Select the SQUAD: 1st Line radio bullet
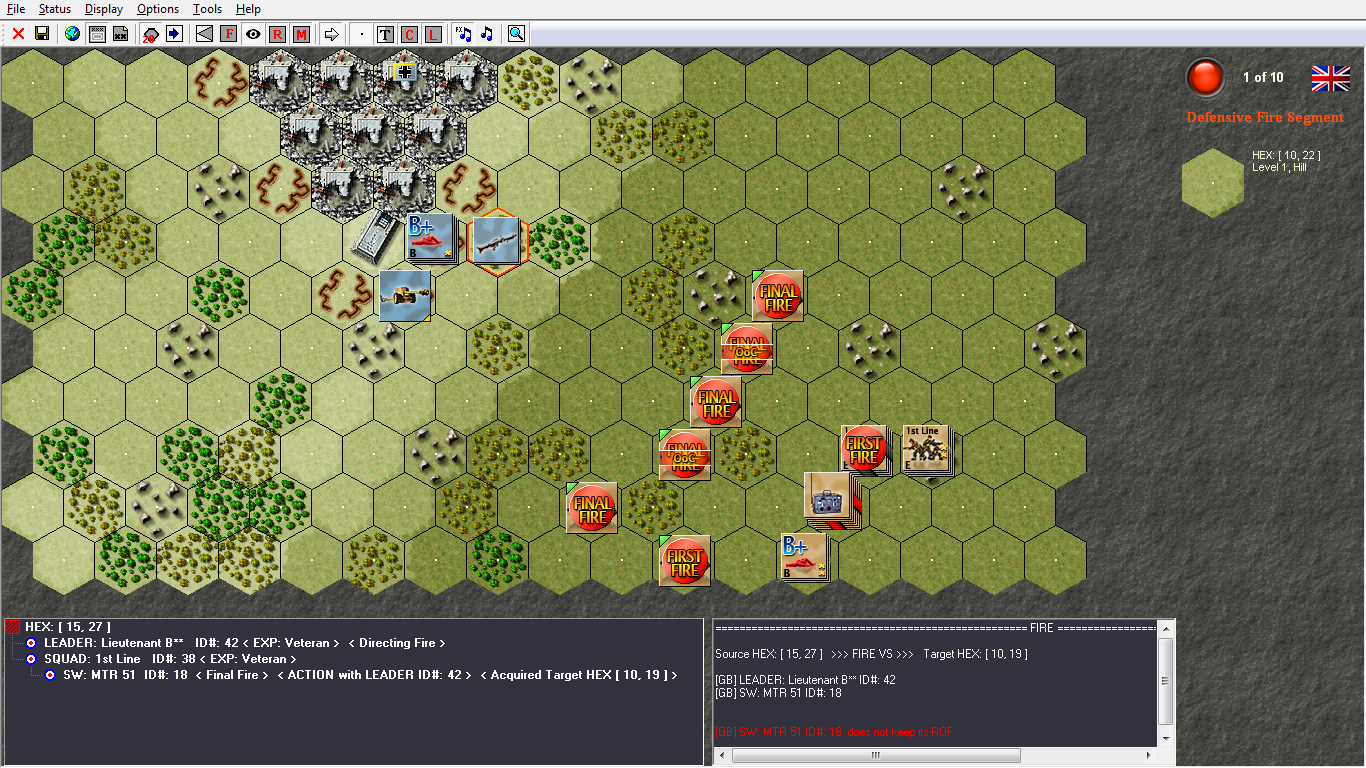 pyautogui.click(x=31, y=659)
